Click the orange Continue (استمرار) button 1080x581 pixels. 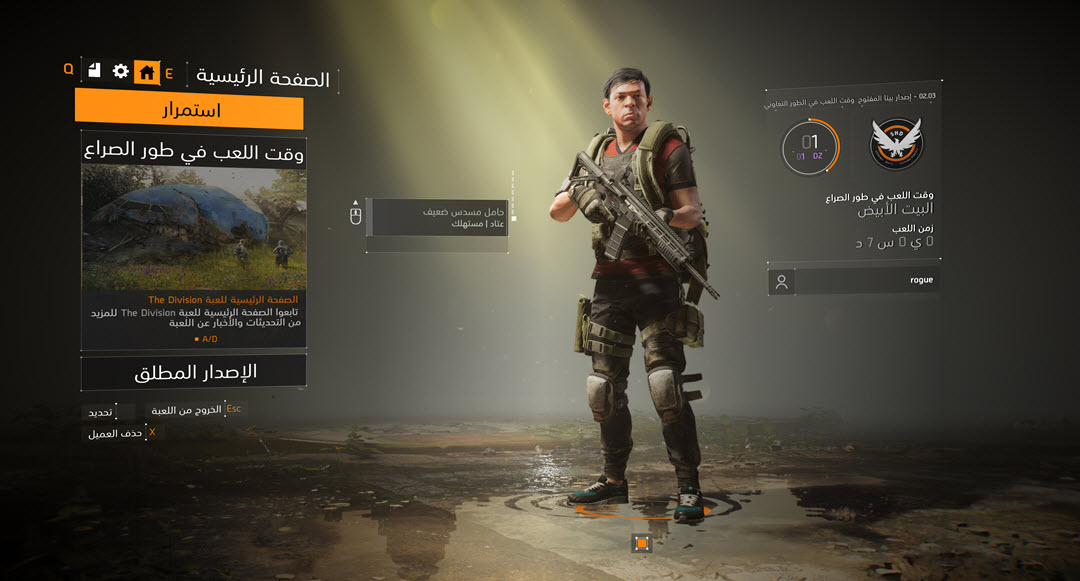pyautogui.click(x=189, y=109)
